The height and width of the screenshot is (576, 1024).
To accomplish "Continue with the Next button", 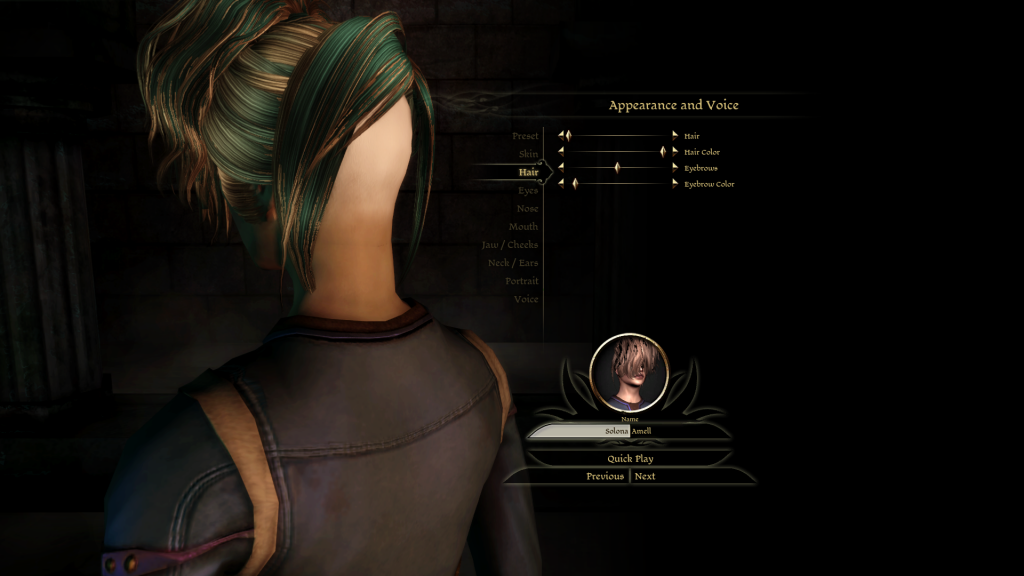I will [x=645, y=476].
